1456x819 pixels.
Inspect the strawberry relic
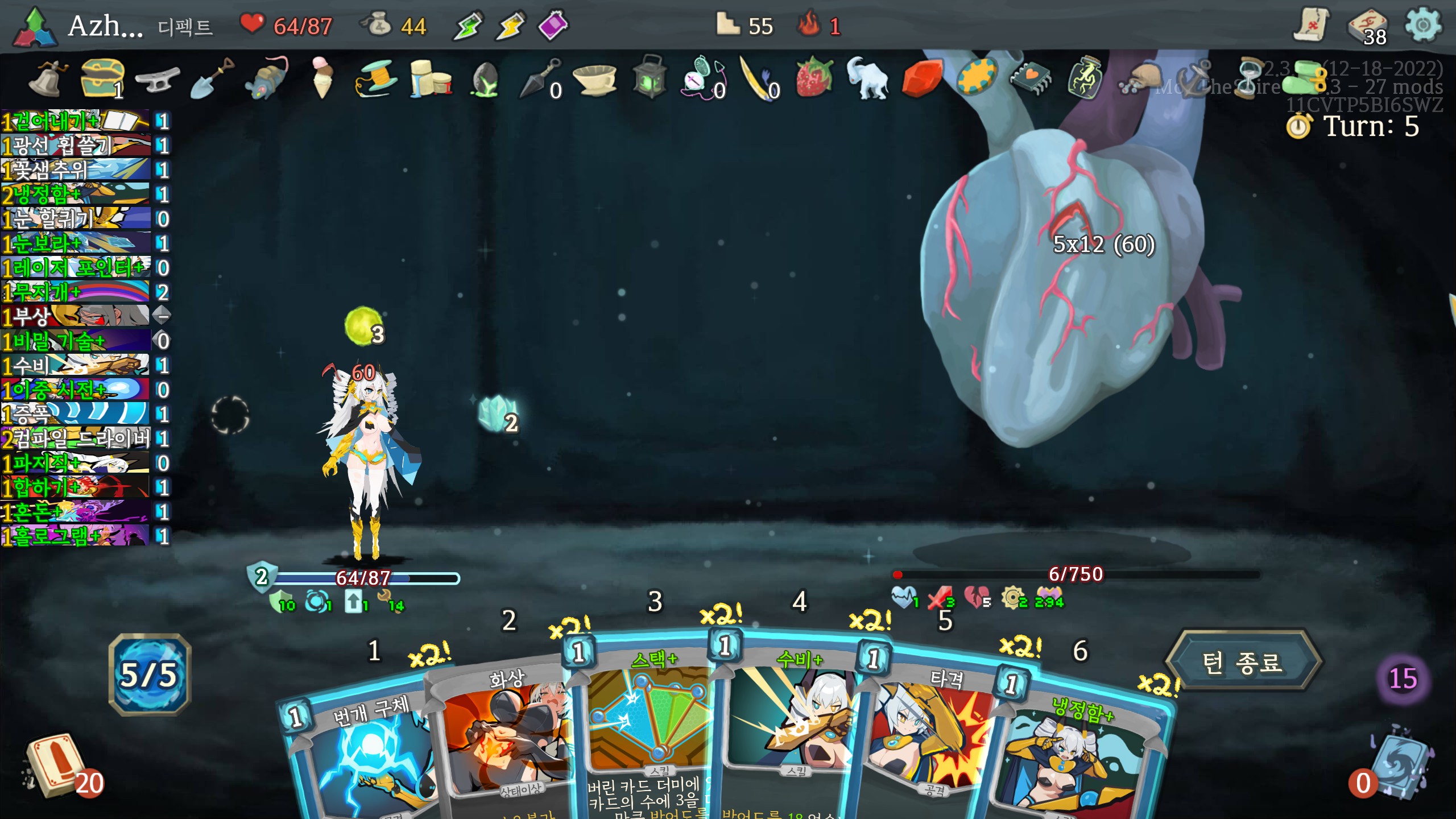click(813, 77)
